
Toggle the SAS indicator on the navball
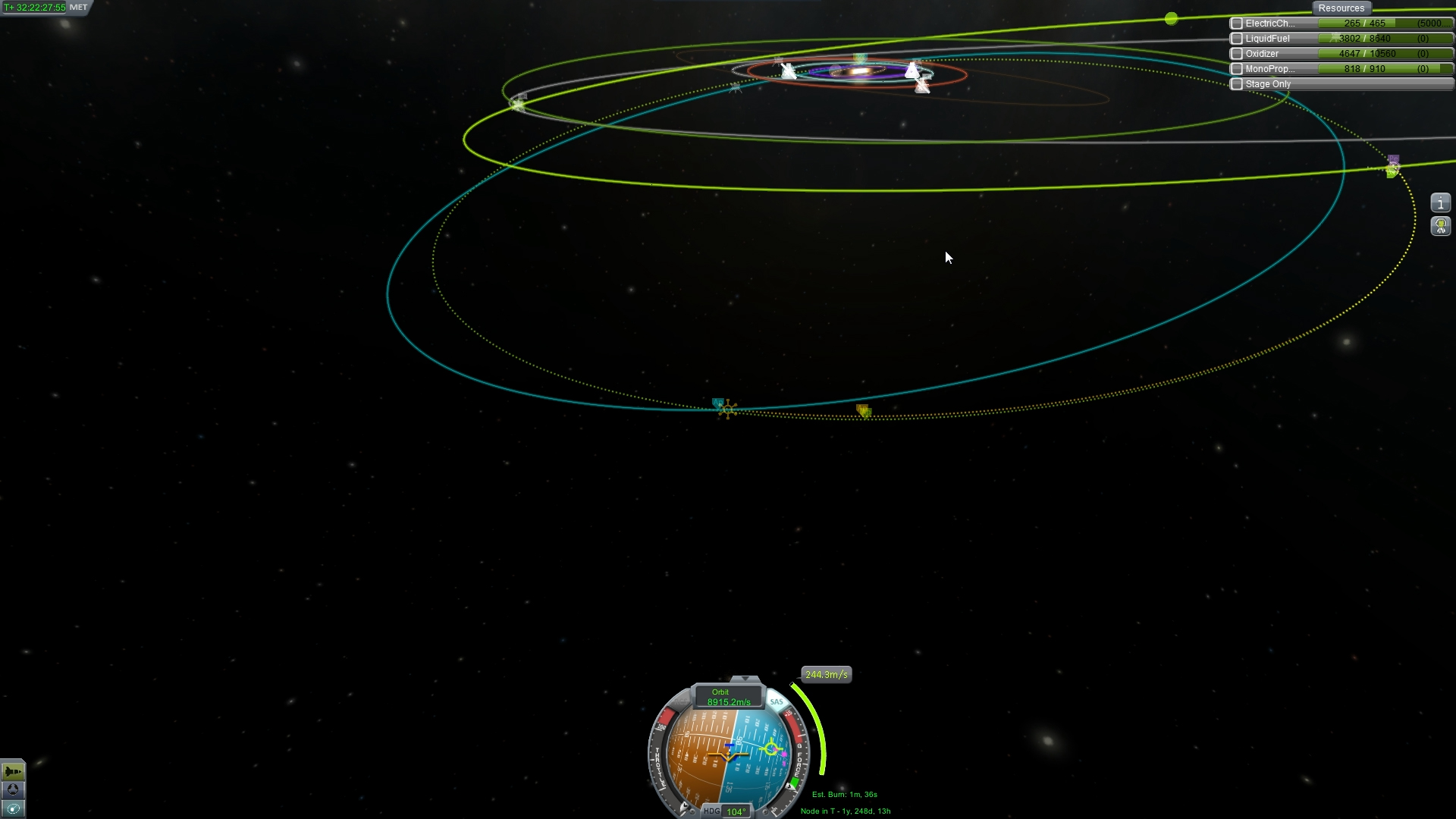tap(777, 702)
